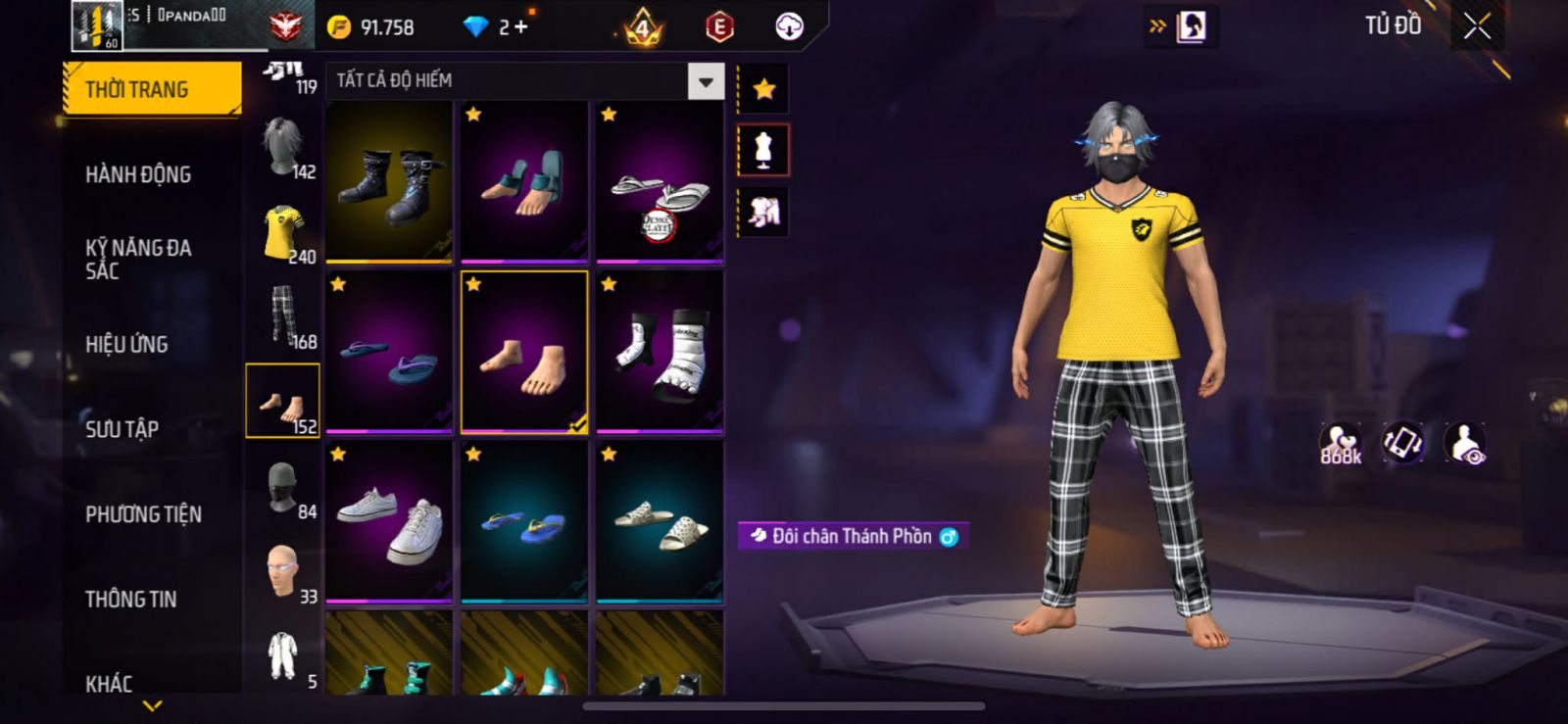Select the Kỹ Năng Đa Sắc tab
This screenshot has height=724, width=1568.
pos(138,259)
